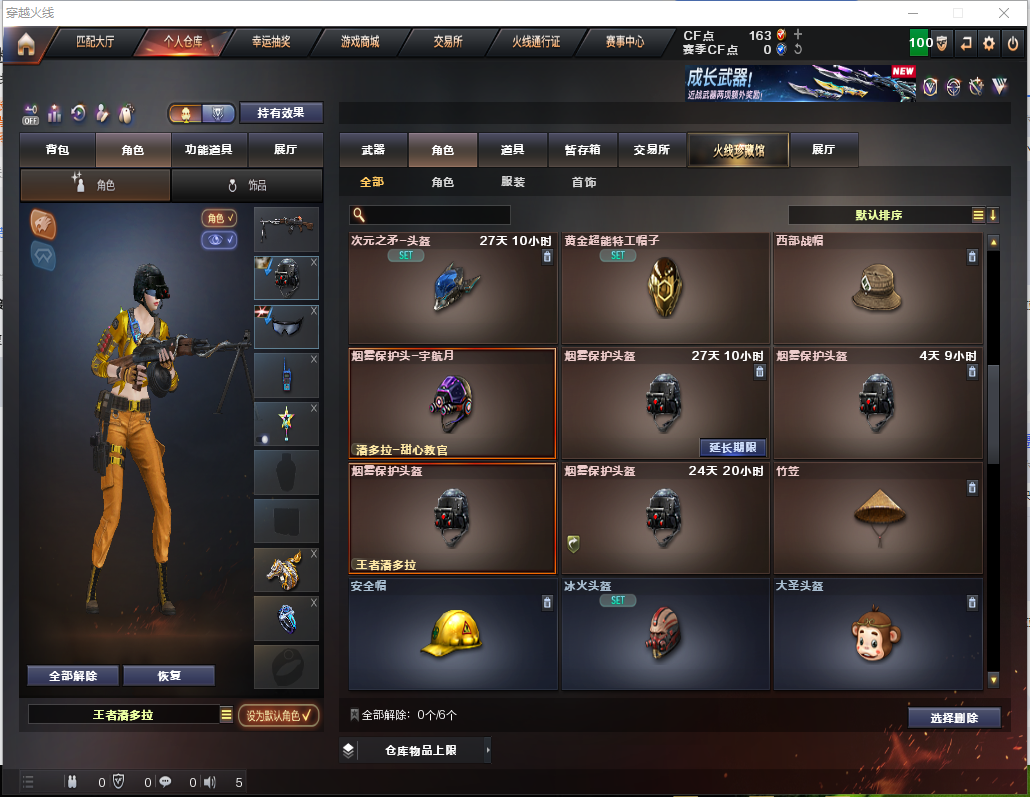This screenshot has width=1030, height=797.
Task: Open the 火线通行证 battle pass
Action: [x=536, y=42]
